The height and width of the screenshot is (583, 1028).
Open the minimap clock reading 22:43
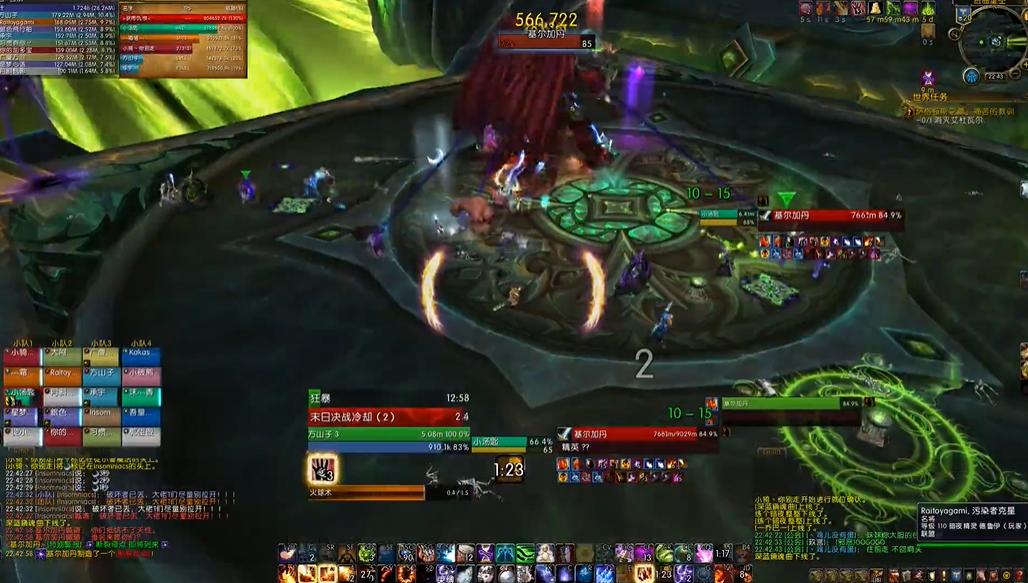coord(996,75)
